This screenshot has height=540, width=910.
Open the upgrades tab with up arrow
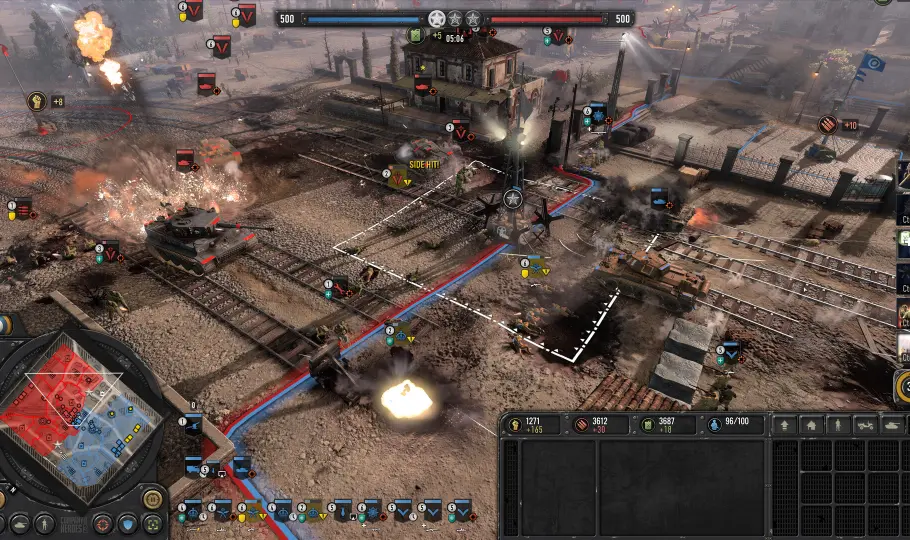784,425
